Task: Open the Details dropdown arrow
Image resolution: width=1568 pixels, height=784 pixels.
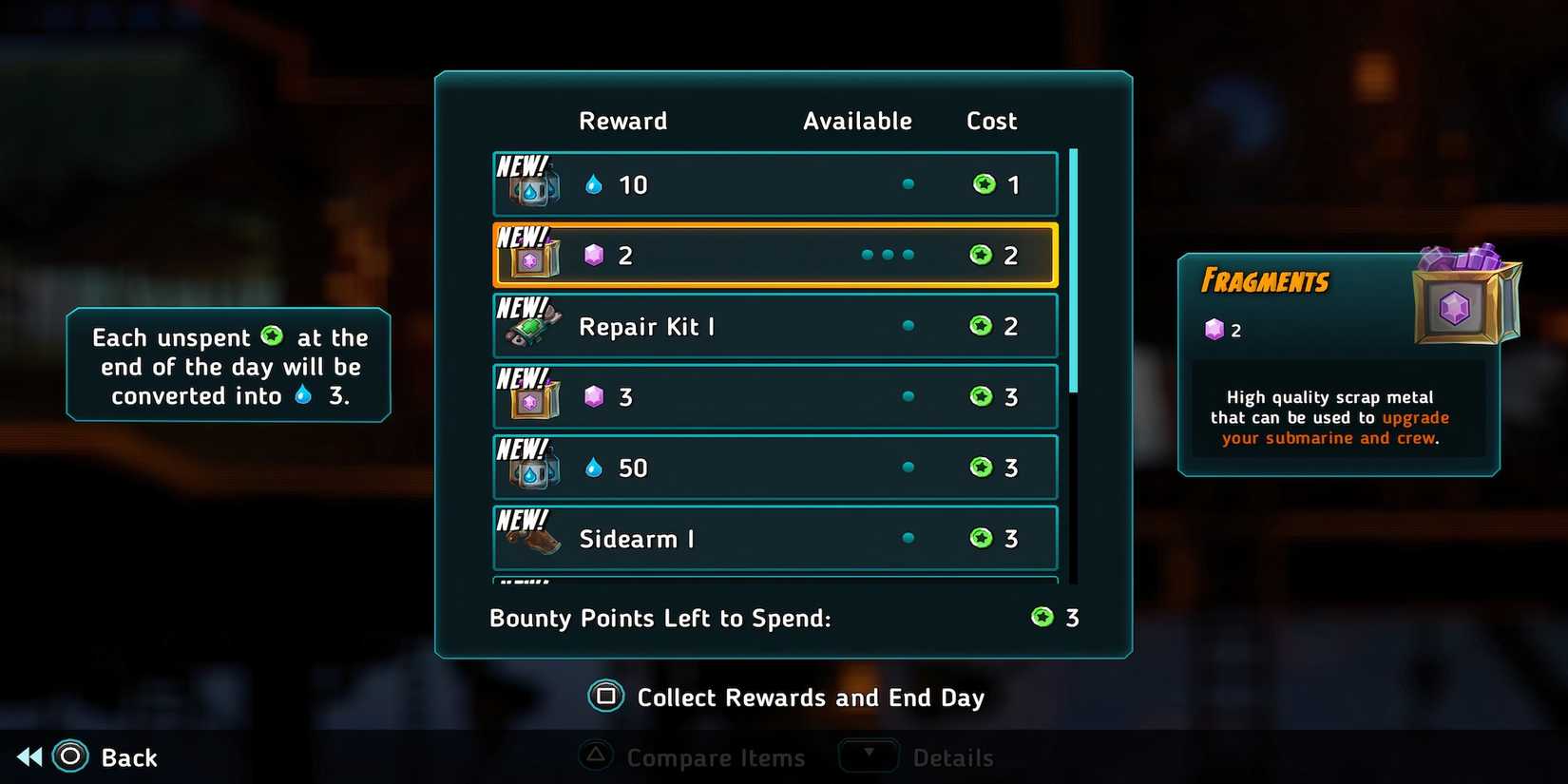Action: [x=868, y=755]
